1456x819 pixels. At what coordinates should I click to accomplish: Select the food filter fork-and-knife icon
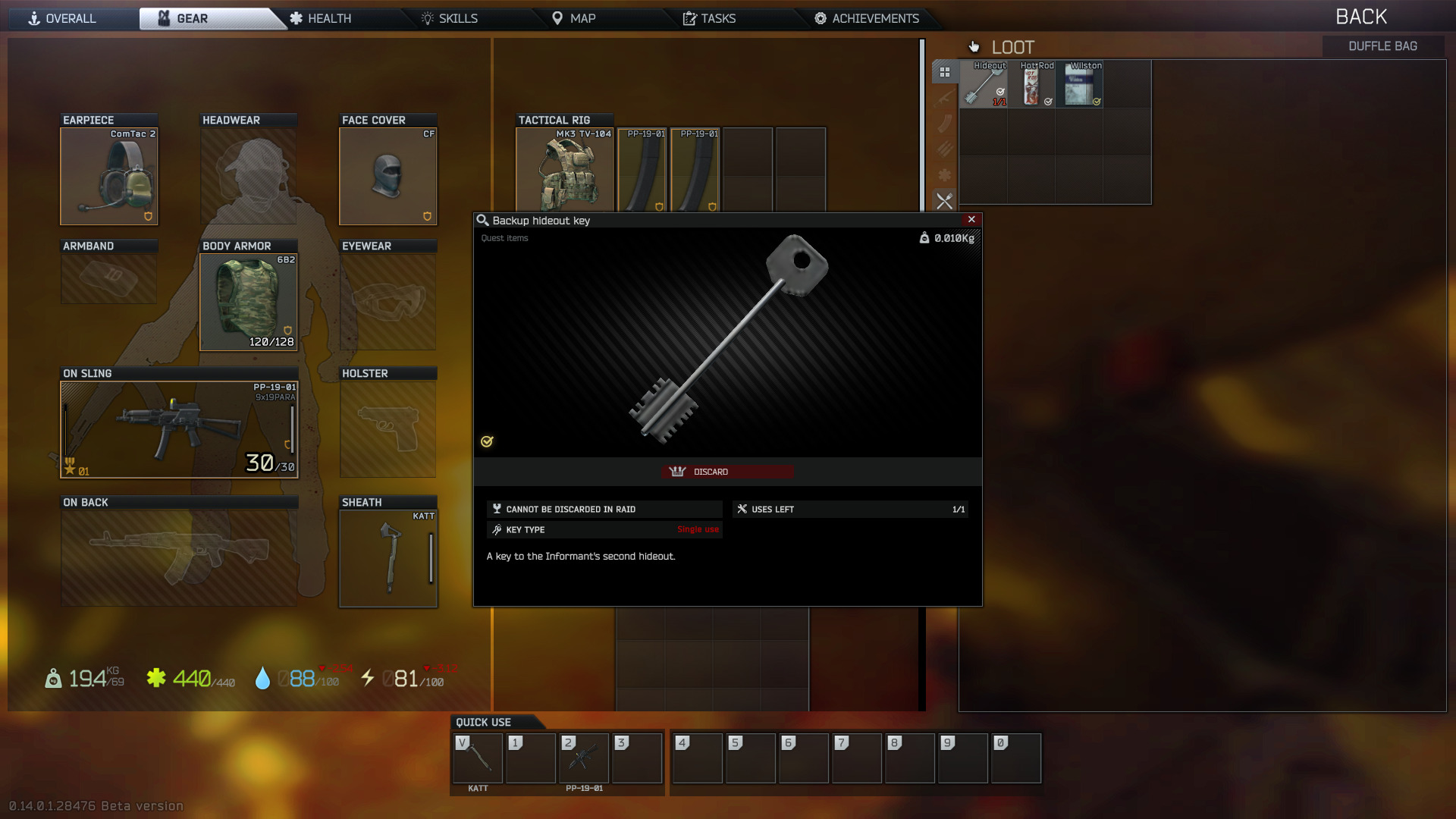point(946,202)
